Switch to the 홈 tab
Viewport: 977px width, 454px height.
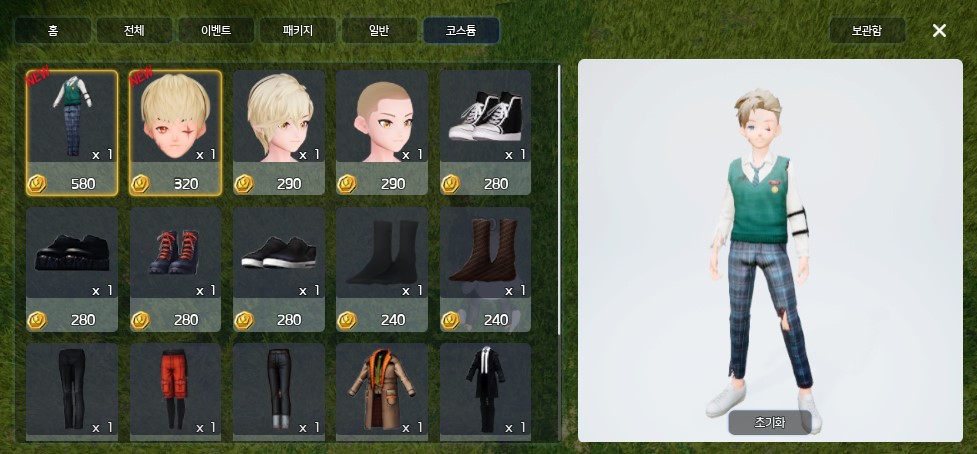pos(52,30)
